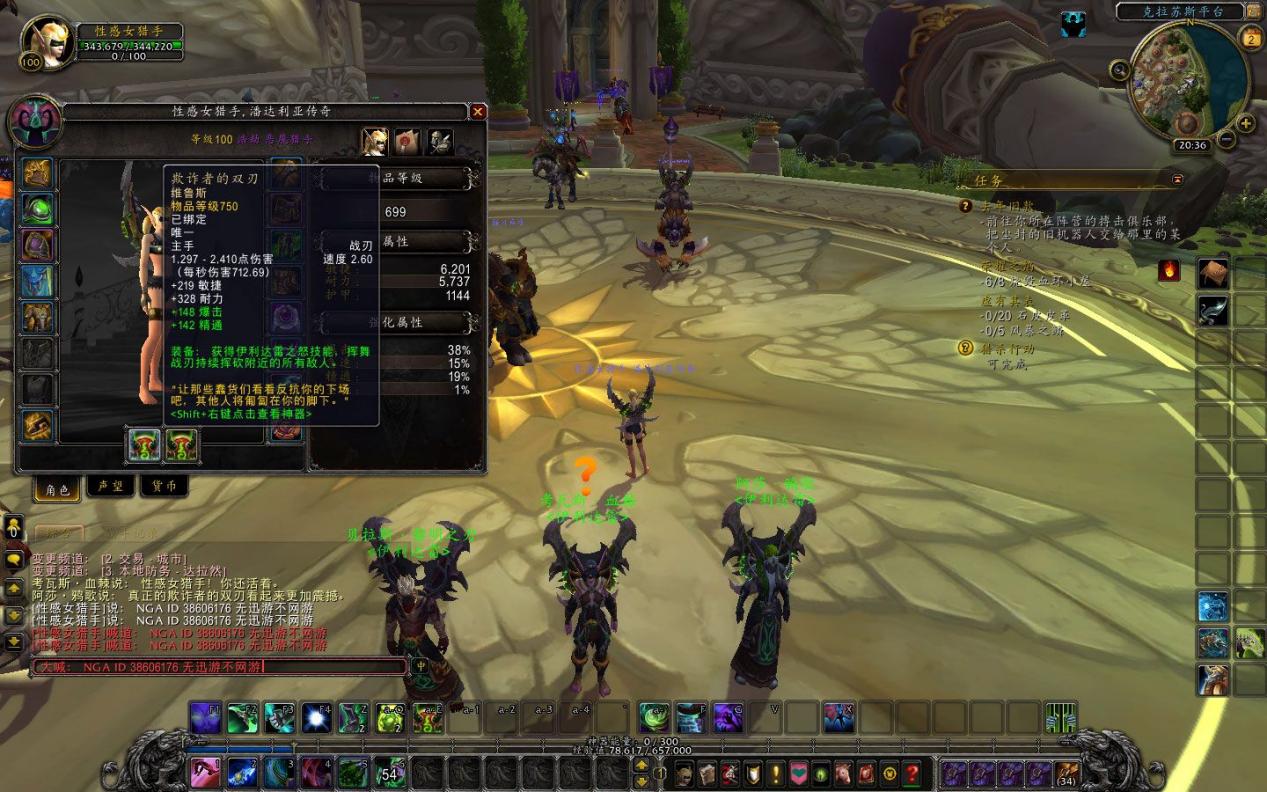Screen dimensions: 1267x792
Task: Click the main-hand warglaive weapon slot
Action: (144, 446)
